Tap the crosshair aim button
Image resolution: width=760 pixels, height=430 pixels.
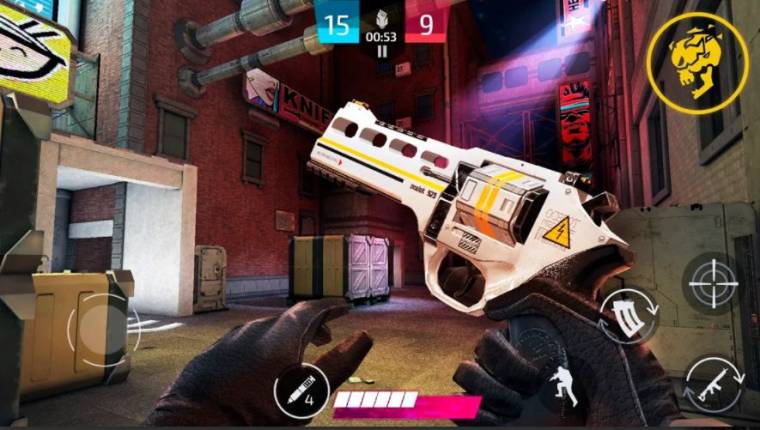713,283
